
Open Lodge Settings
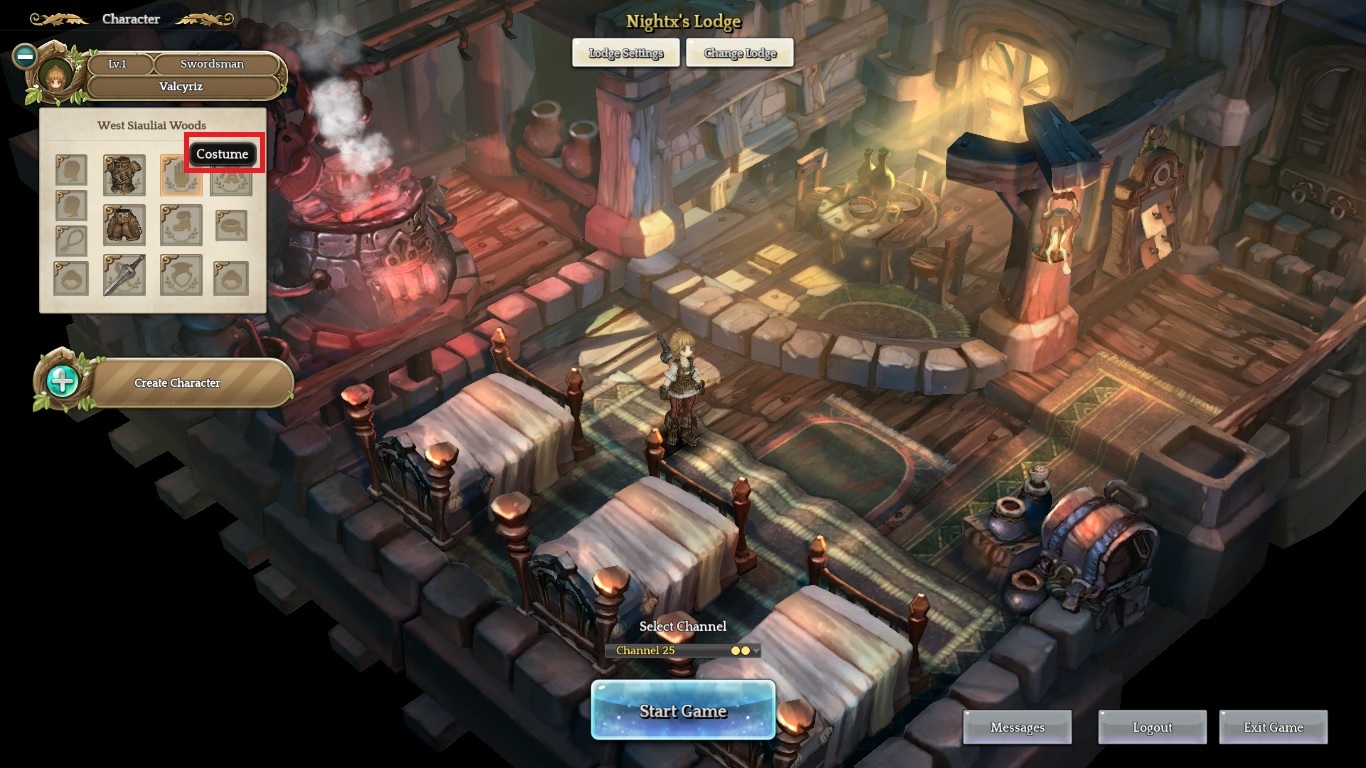click(x=625, y=53)
